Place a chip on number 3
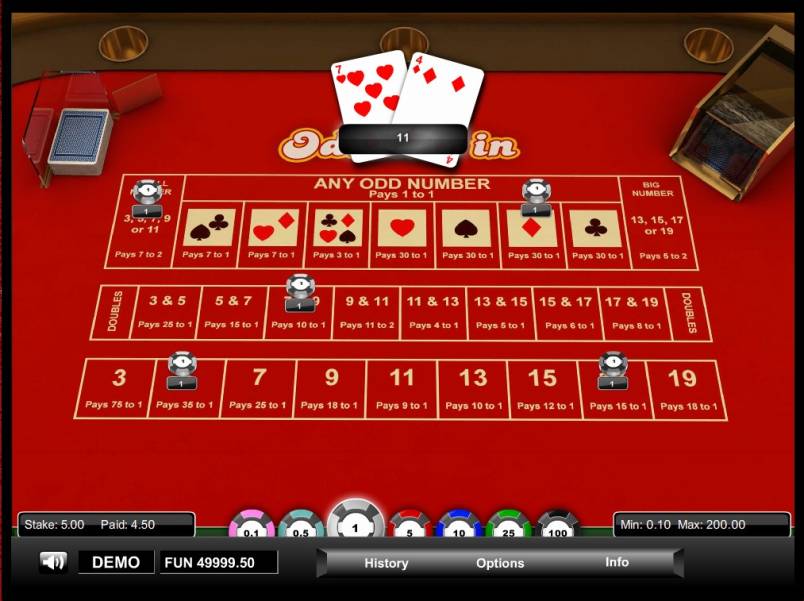The height and width of the screenshot is (601, 804). [119, 388]
